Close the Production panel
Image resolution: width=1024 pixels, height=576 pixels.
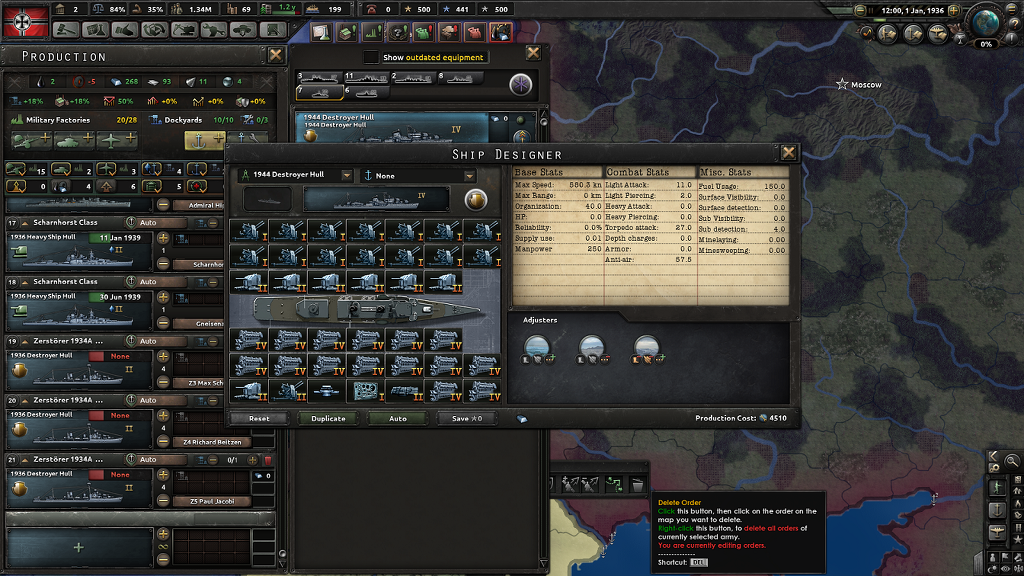(x=276, y=55)
